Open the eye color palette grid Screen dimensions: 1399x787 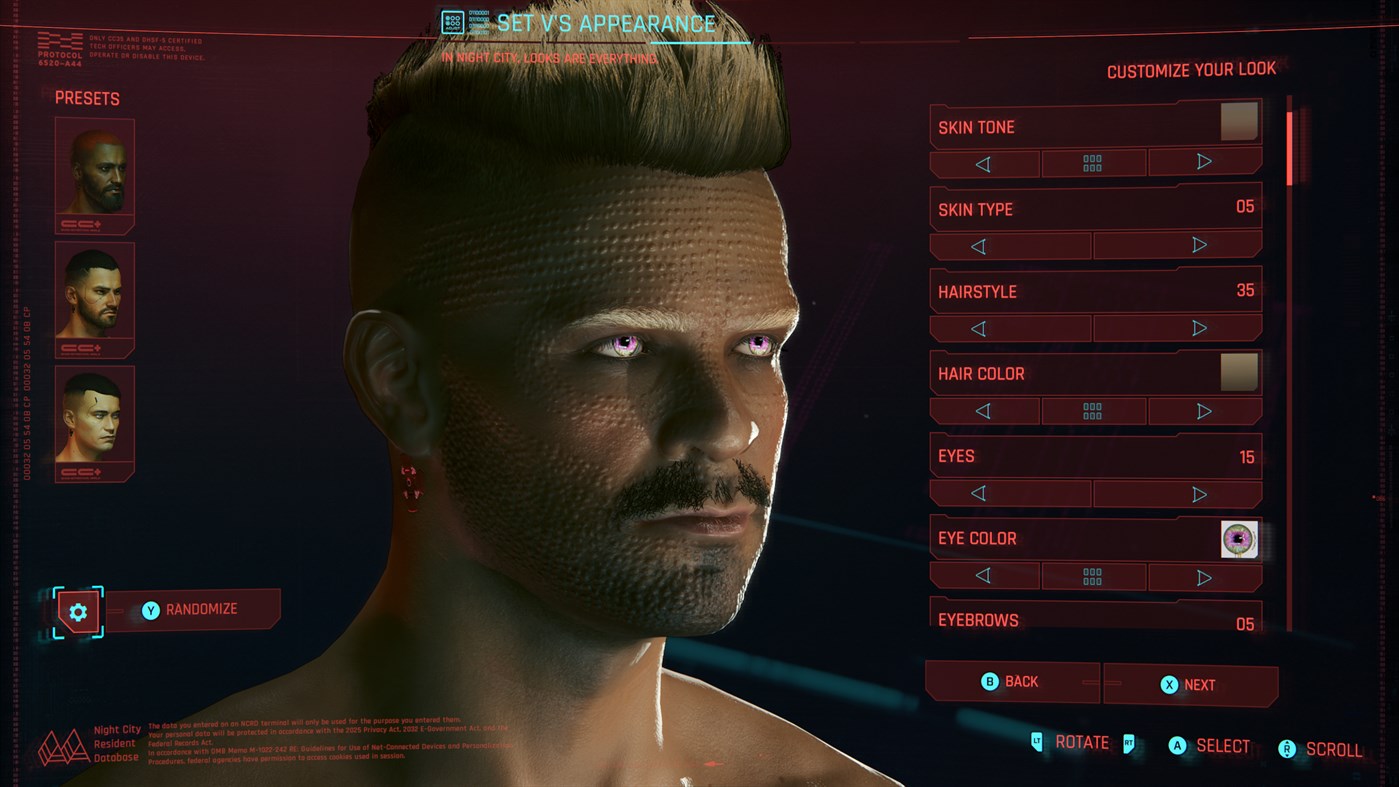(x=1094, y=576)
